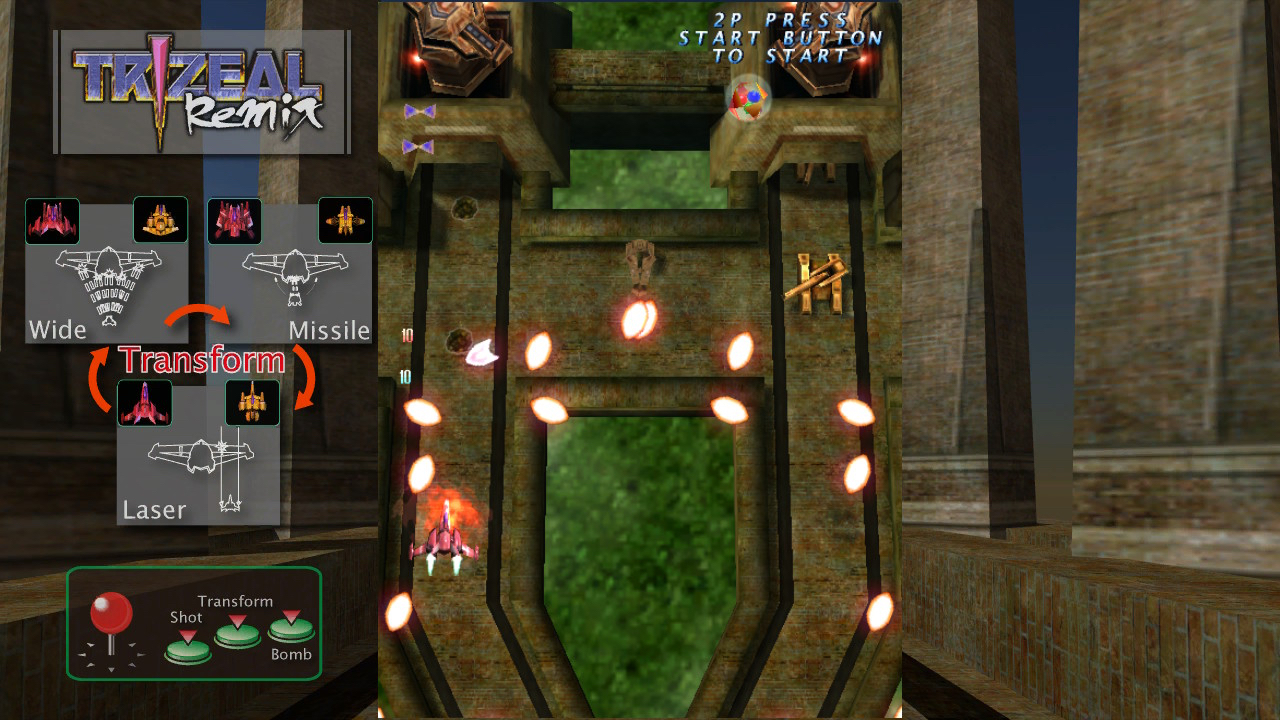This screenshot has width=1280, height=720.
Task: Click the green Shot button
Action: tap(187, 650)
